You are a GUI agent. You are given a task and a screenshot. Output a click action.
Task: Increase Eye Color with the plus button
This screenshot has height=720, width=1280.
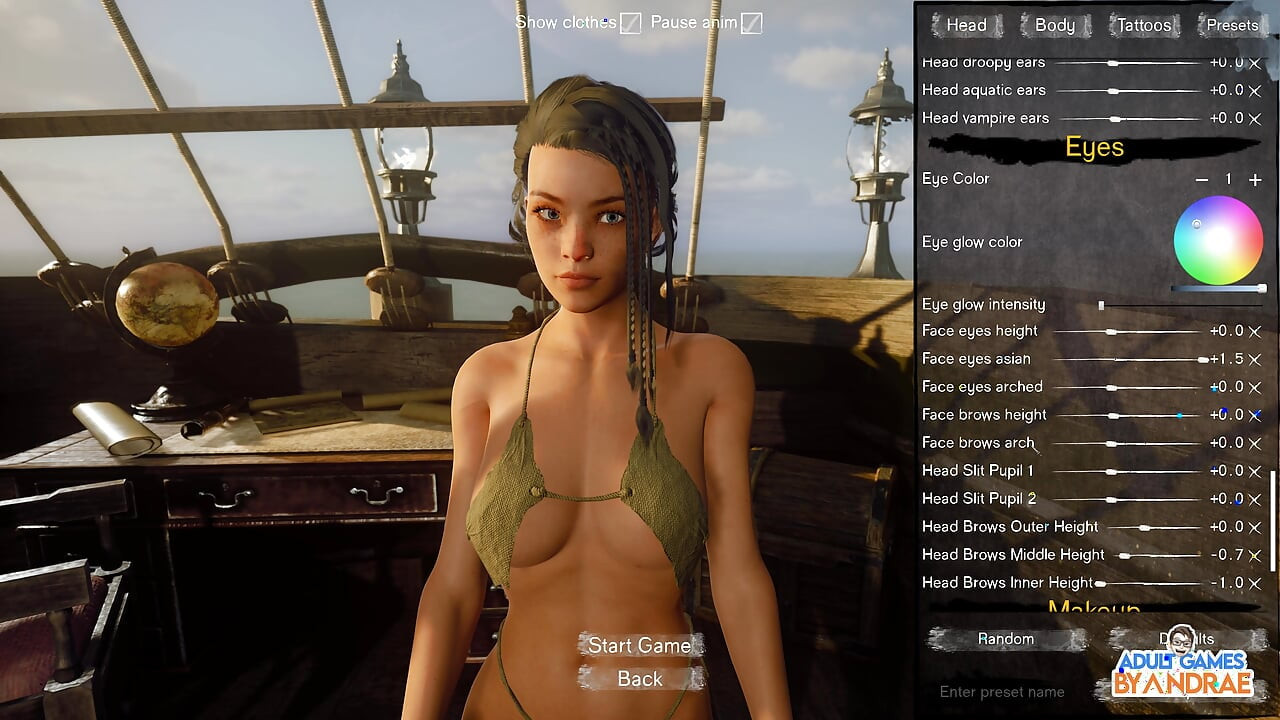point(1255,180)
